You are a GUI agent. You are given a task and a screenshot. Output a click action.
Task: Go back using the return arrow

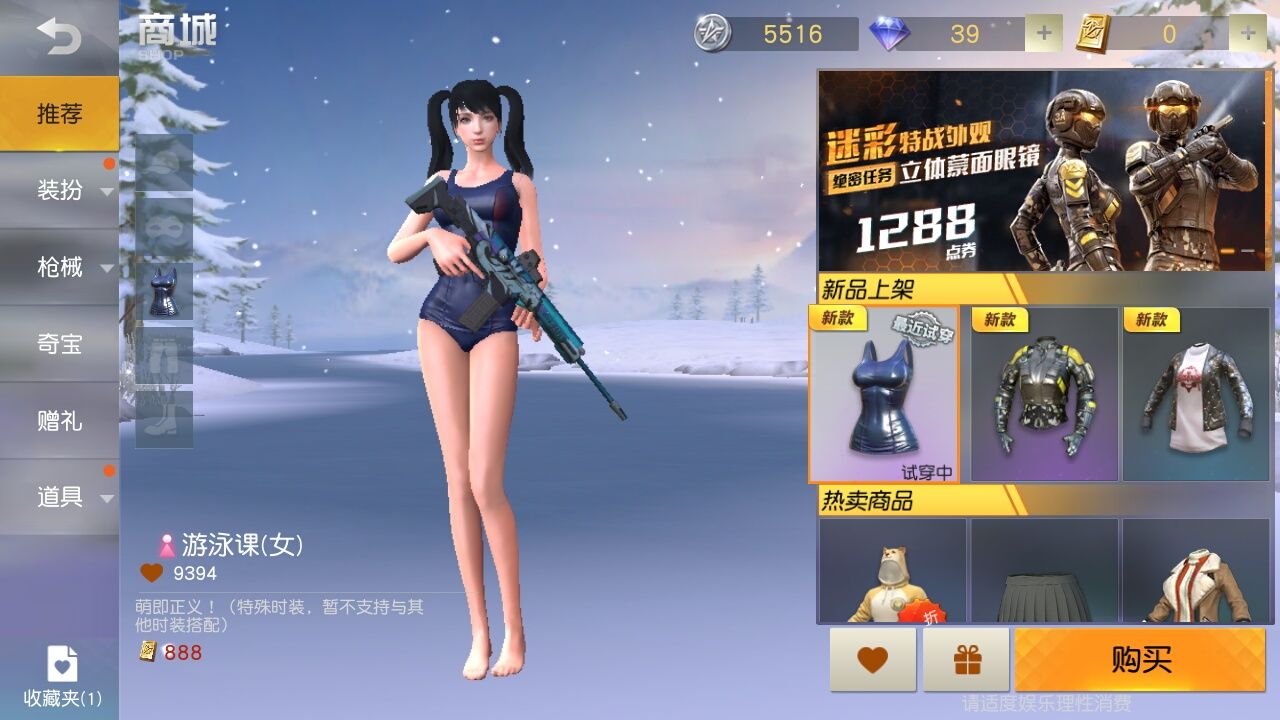click(x=58, y=37)
